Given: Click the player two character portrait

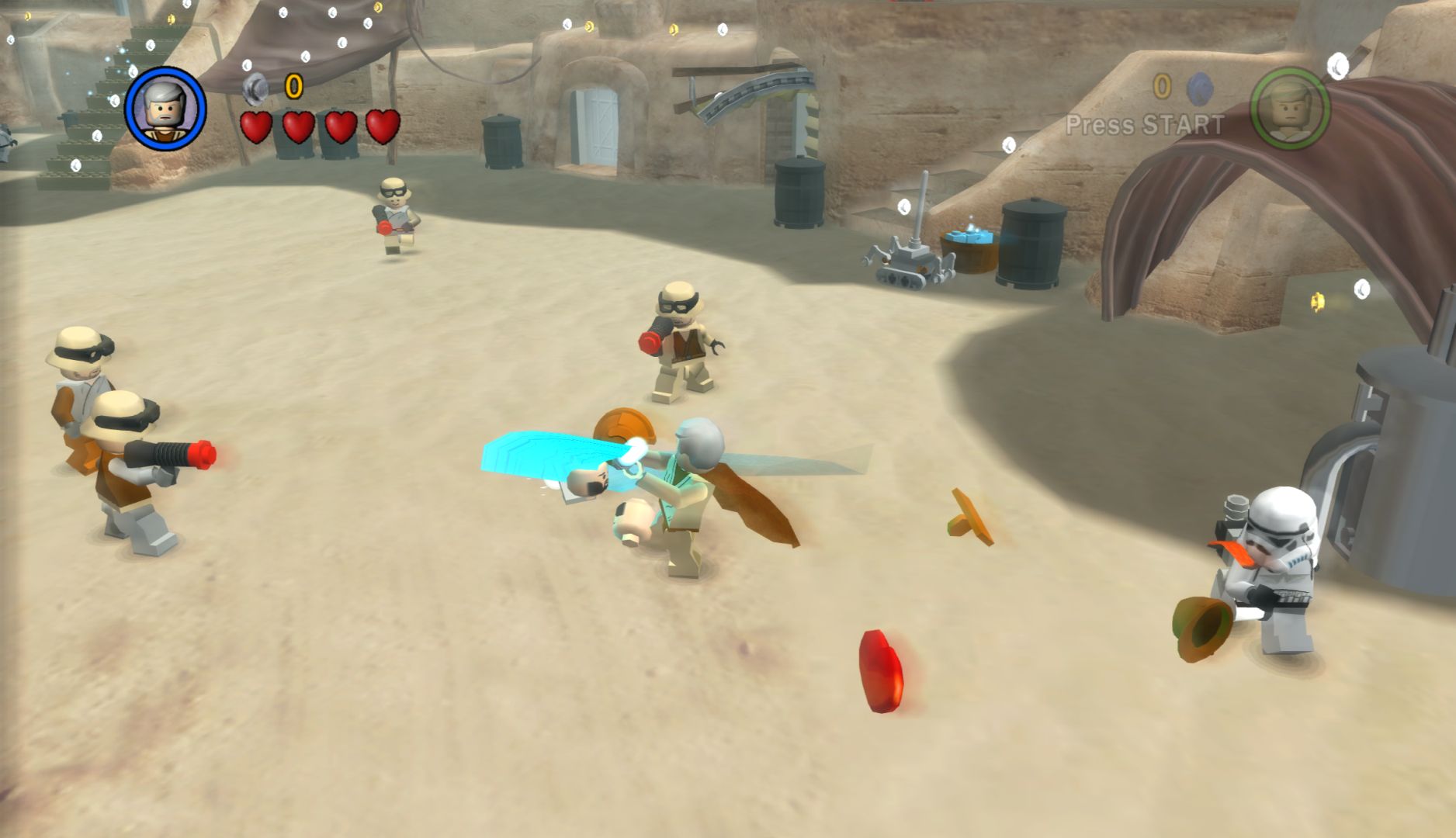Looking at the screenshot, I should tap(1289, 109).
